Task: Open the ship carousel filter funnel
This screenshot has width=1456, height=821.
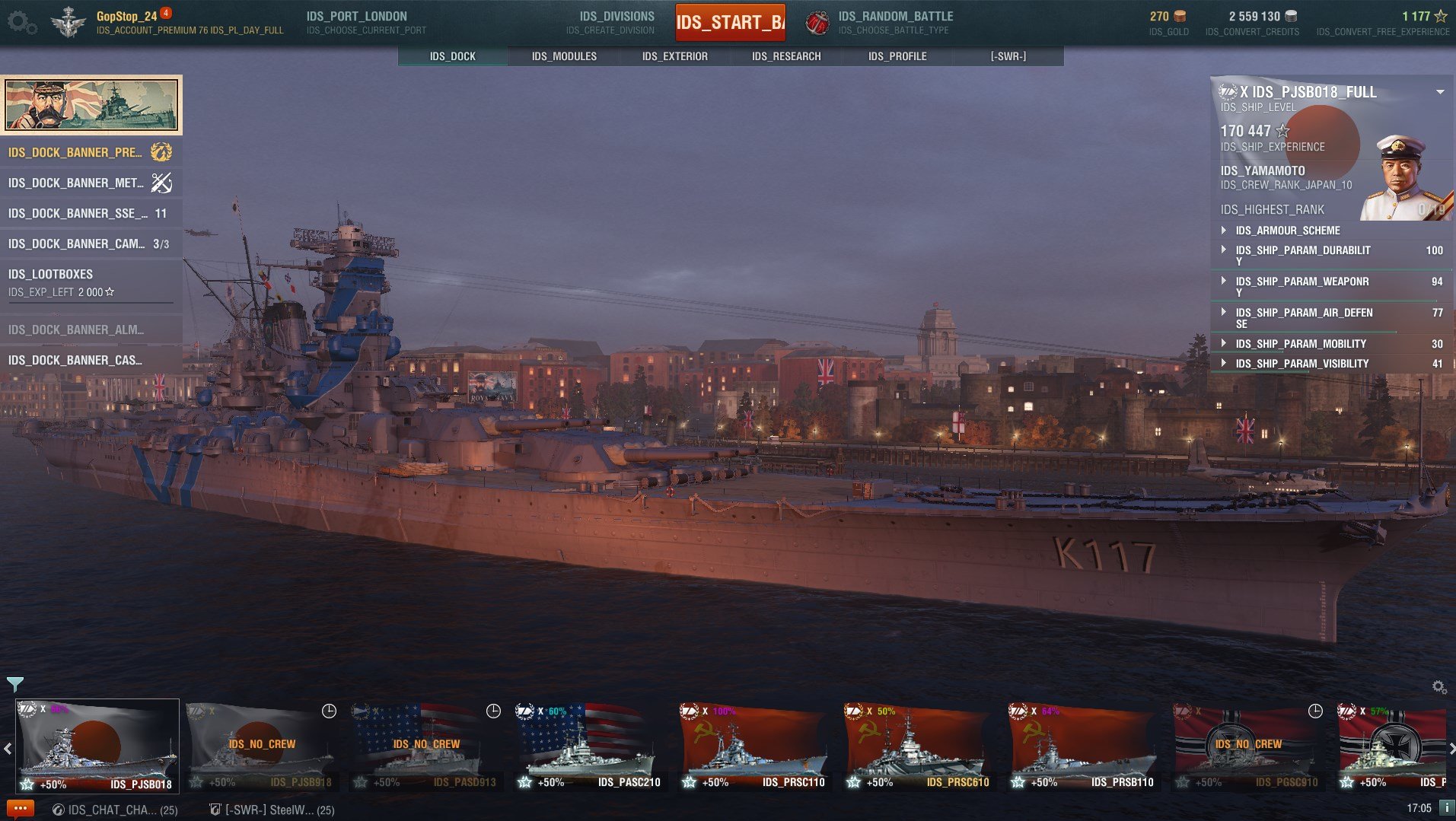Action: click(14, 684)
